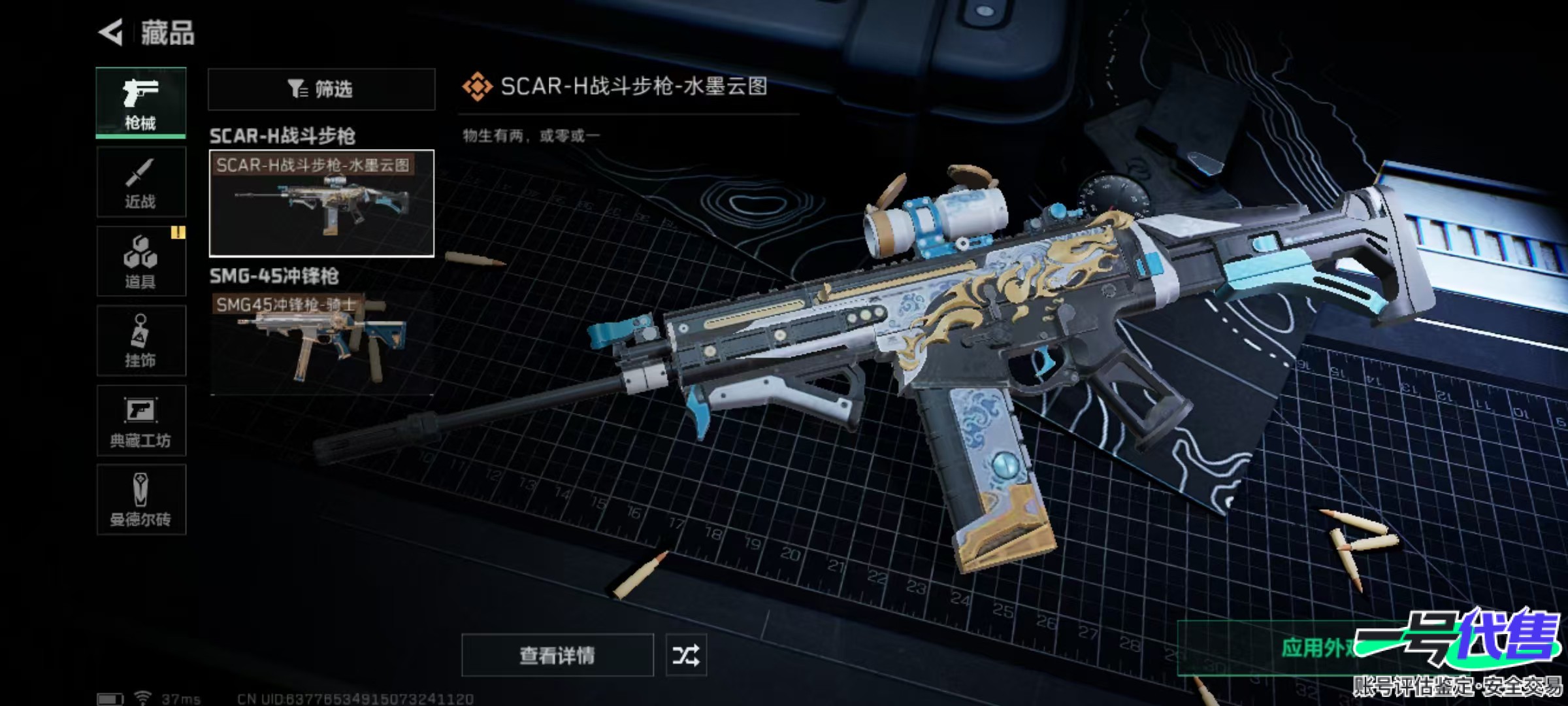Click 查看详情 to view details
Image resolution: width=1568 pixels, height=706 pixels.
coord(557,655)
